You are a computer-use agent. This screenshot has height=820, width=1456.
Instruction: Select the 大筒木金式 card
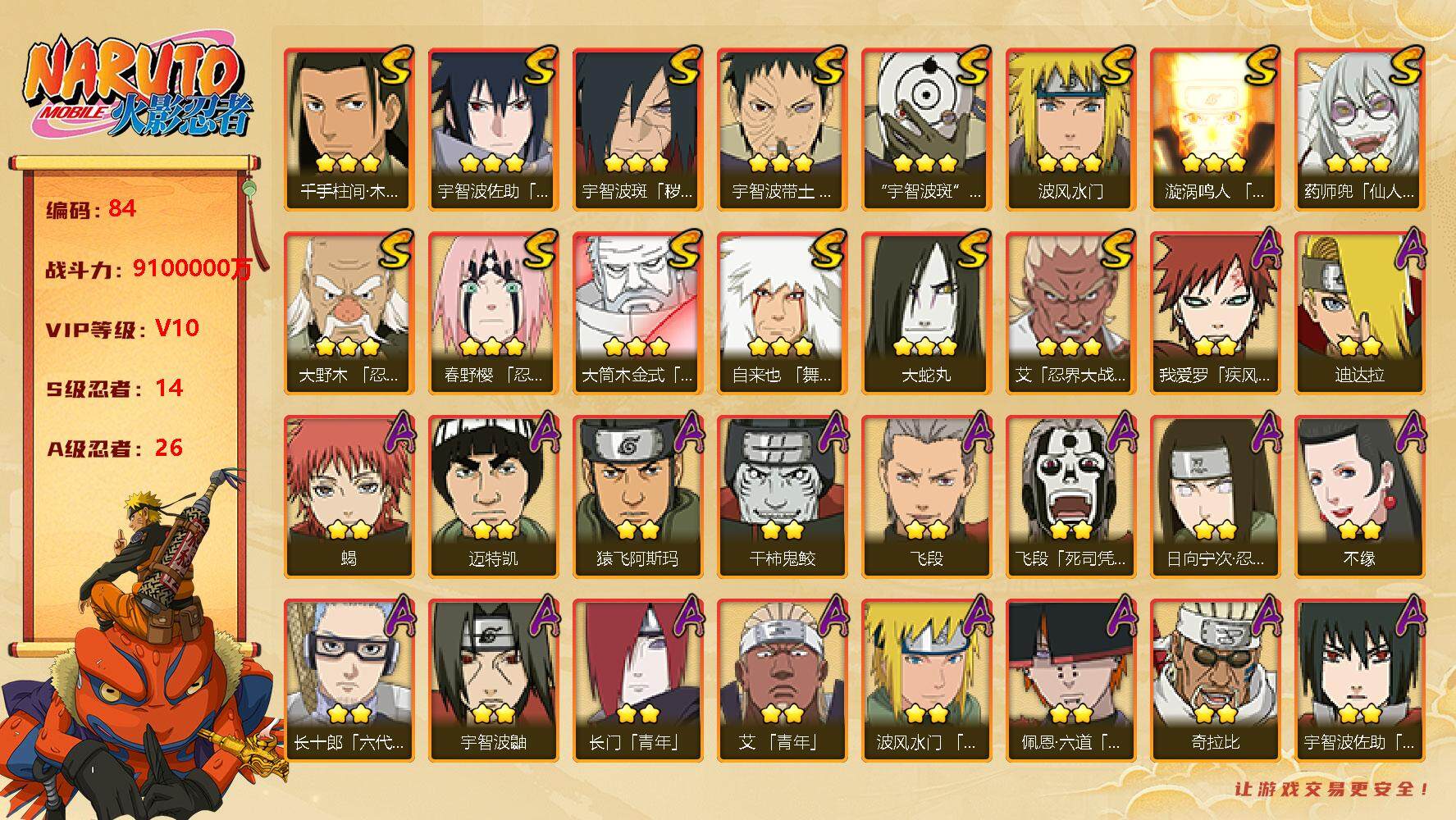click(x=637, y=312)
